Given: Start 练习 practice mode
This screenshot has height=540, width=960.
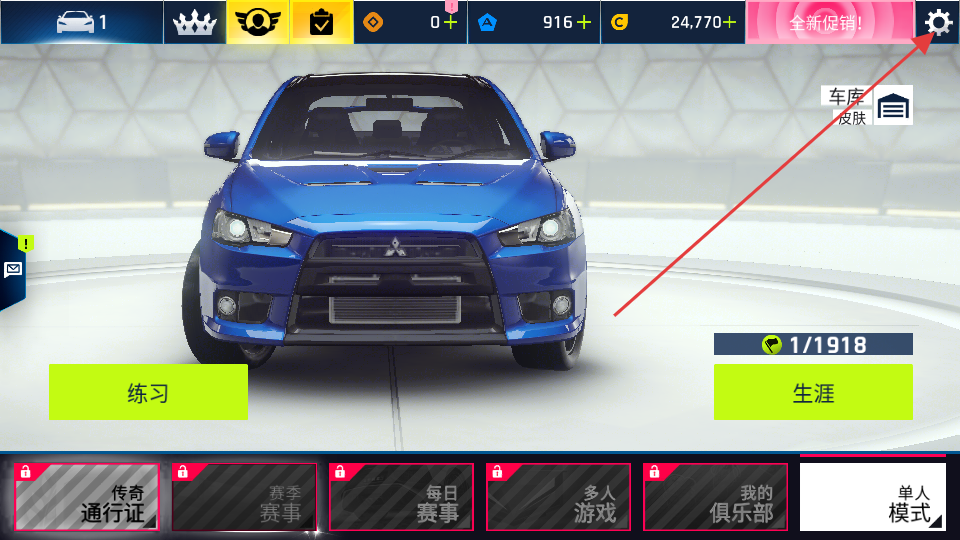Looking at the screenshot, I should pos(148,392).
